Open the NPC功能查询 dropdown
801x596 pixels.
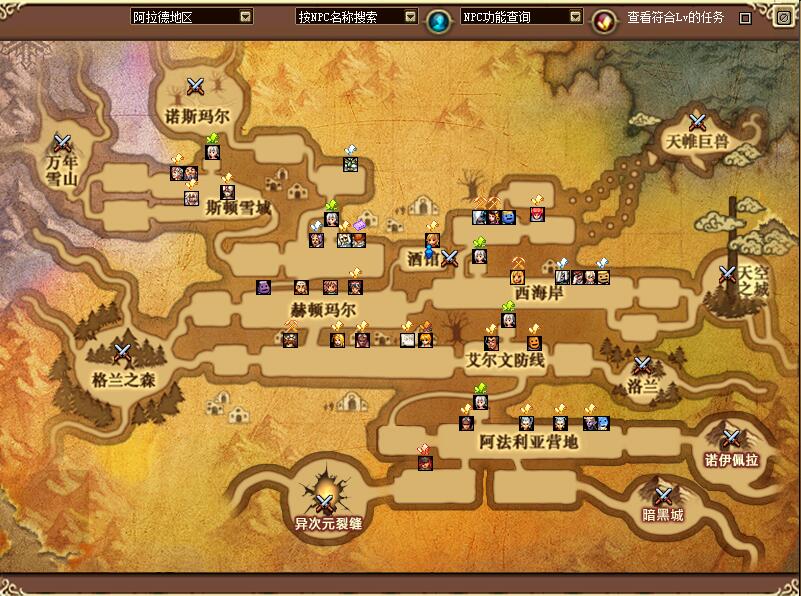coord(575,17)
